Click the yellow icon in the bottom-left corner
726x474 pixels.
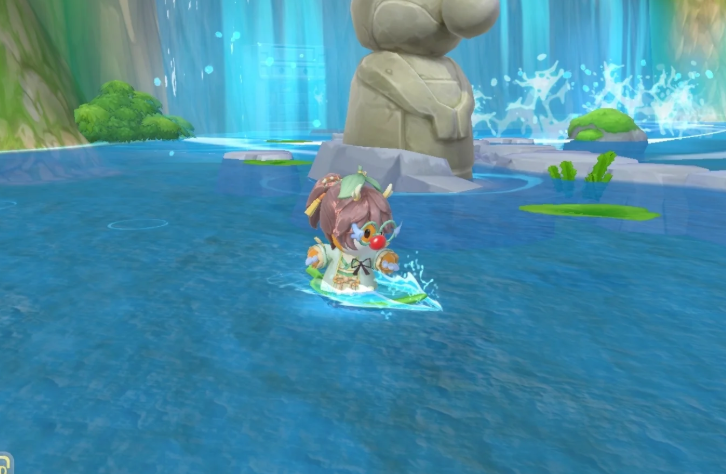click(x=4, y=465)
